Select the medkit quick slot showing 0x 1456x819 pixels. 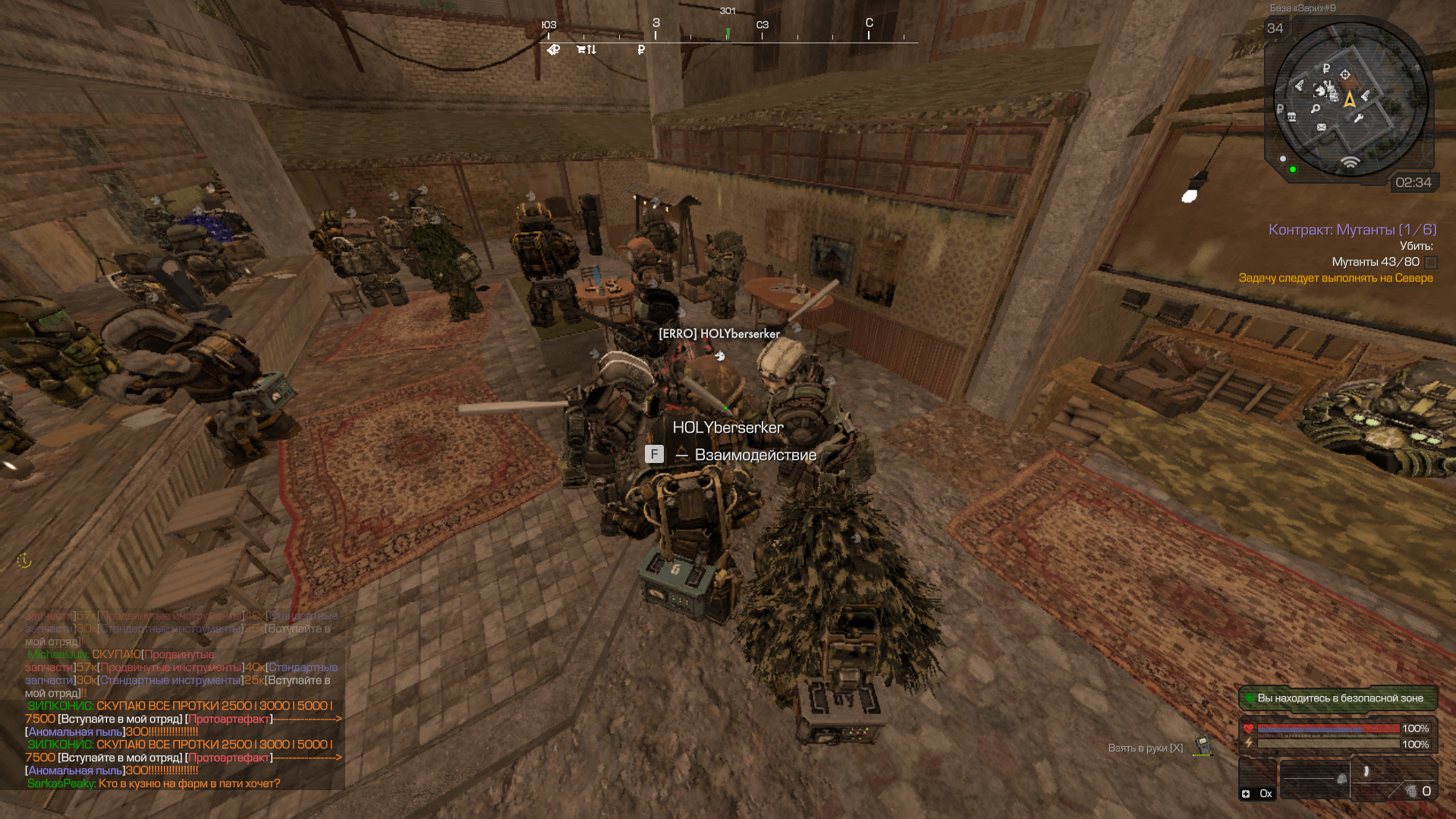click(1257, 783)
